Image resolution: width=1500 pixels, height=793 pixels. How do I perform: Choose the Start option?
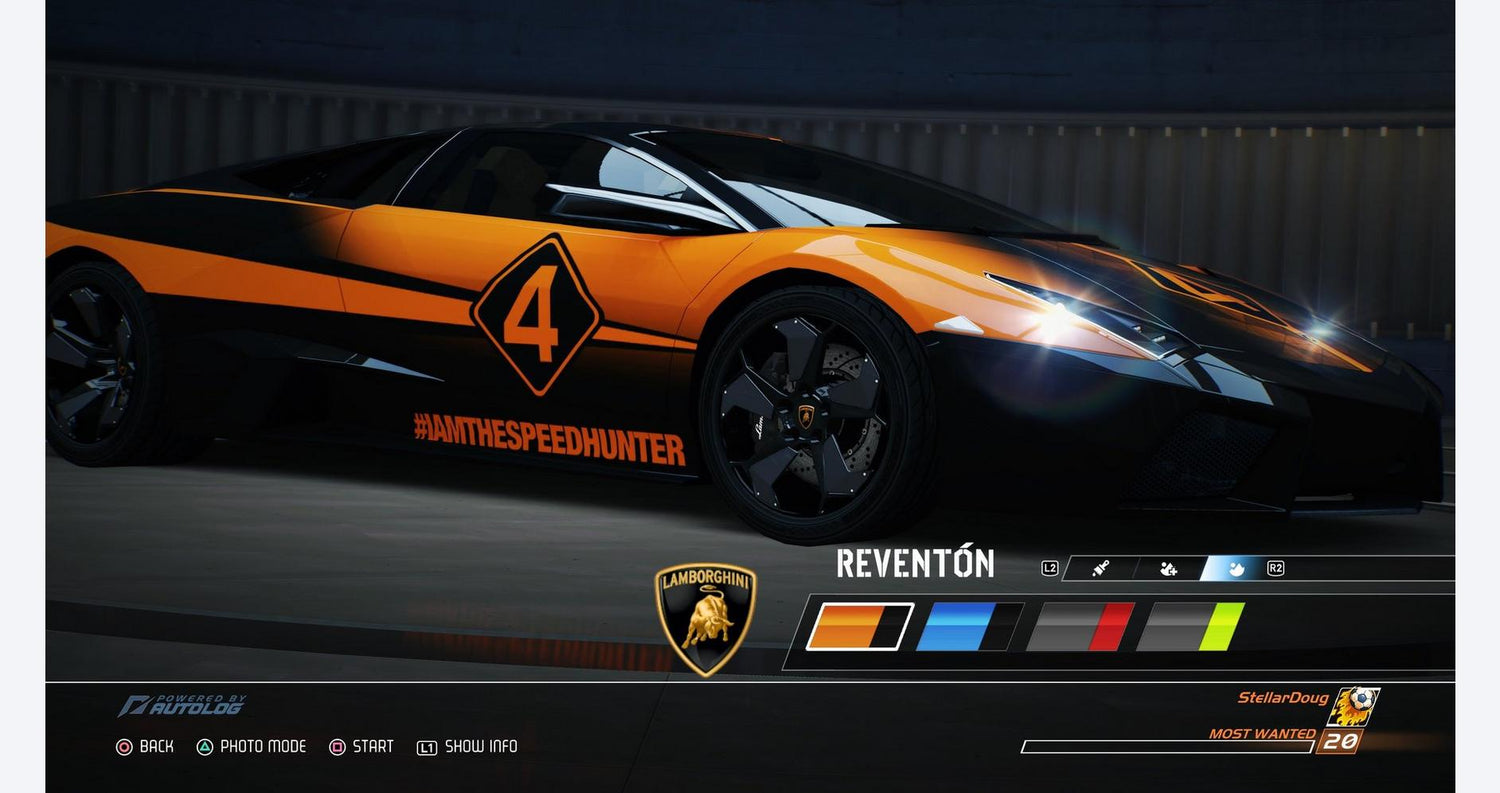point(362,747)
